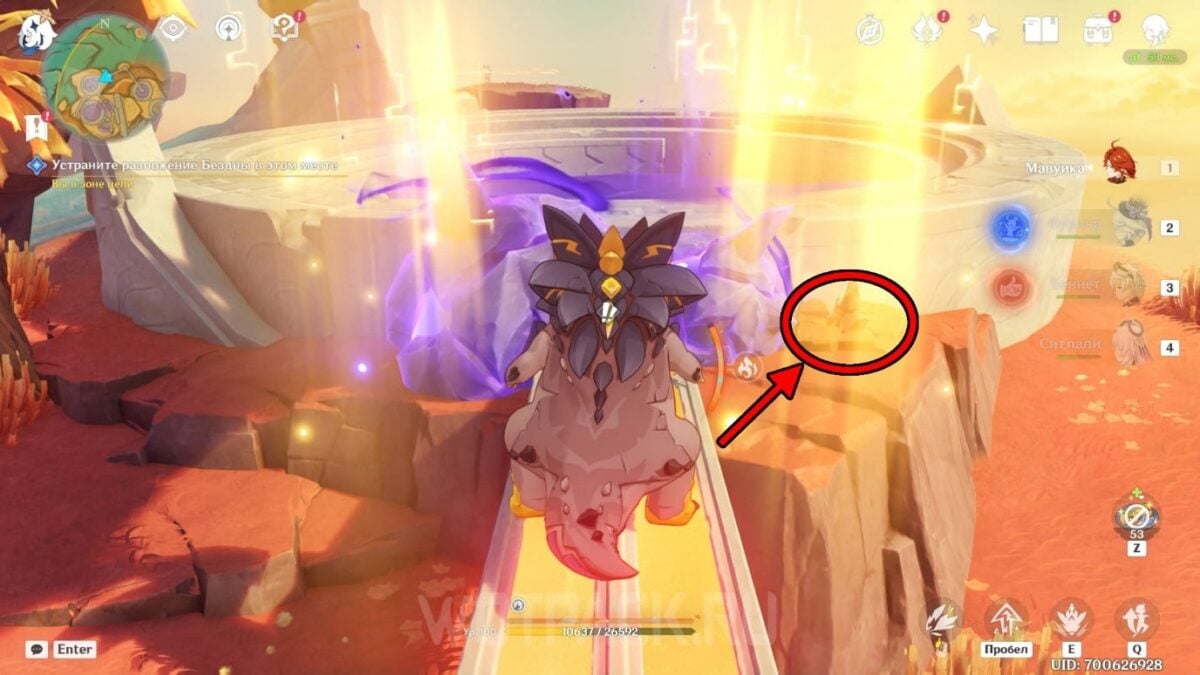Select the tracked quest objective text

195,165
